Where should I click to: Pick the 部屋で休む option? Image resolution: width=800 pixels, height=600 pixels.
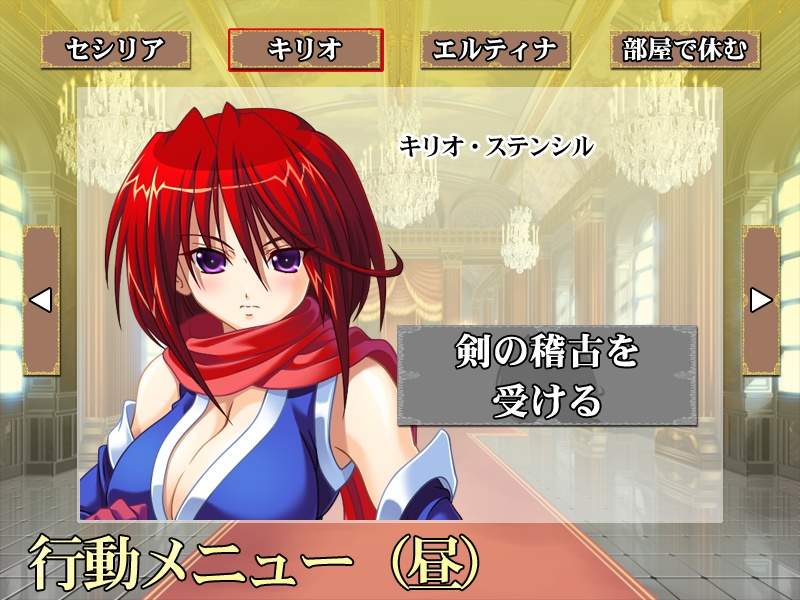tap(685, 49)
